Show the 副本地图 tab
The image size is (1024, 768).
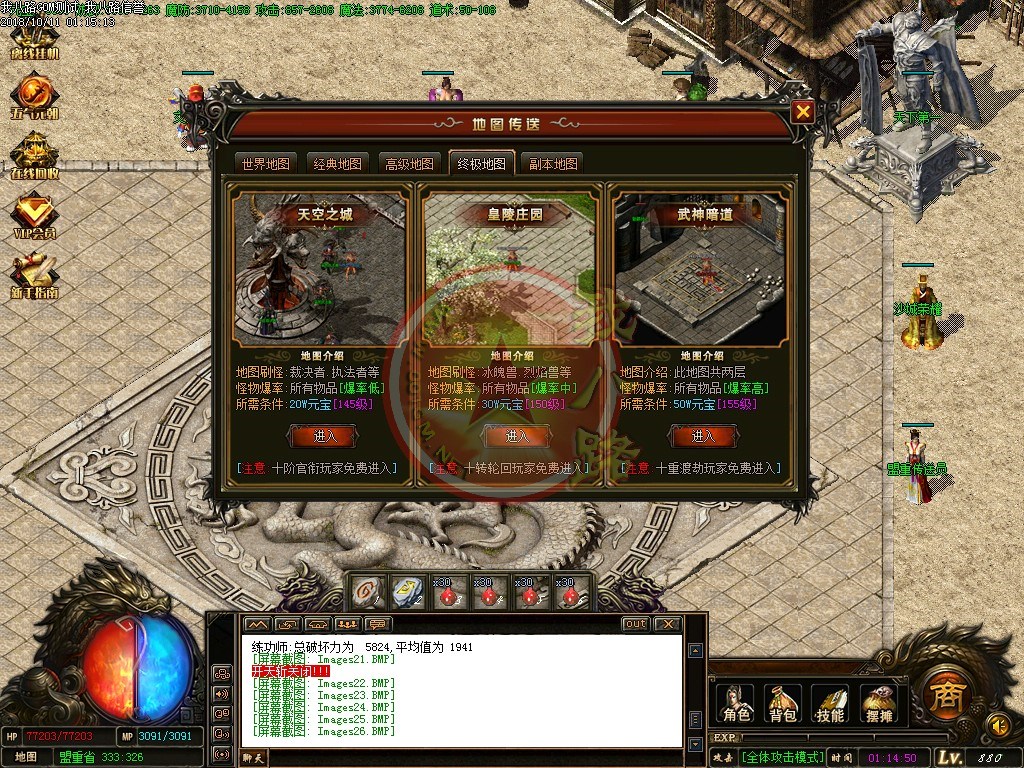(x=553, y=163)
